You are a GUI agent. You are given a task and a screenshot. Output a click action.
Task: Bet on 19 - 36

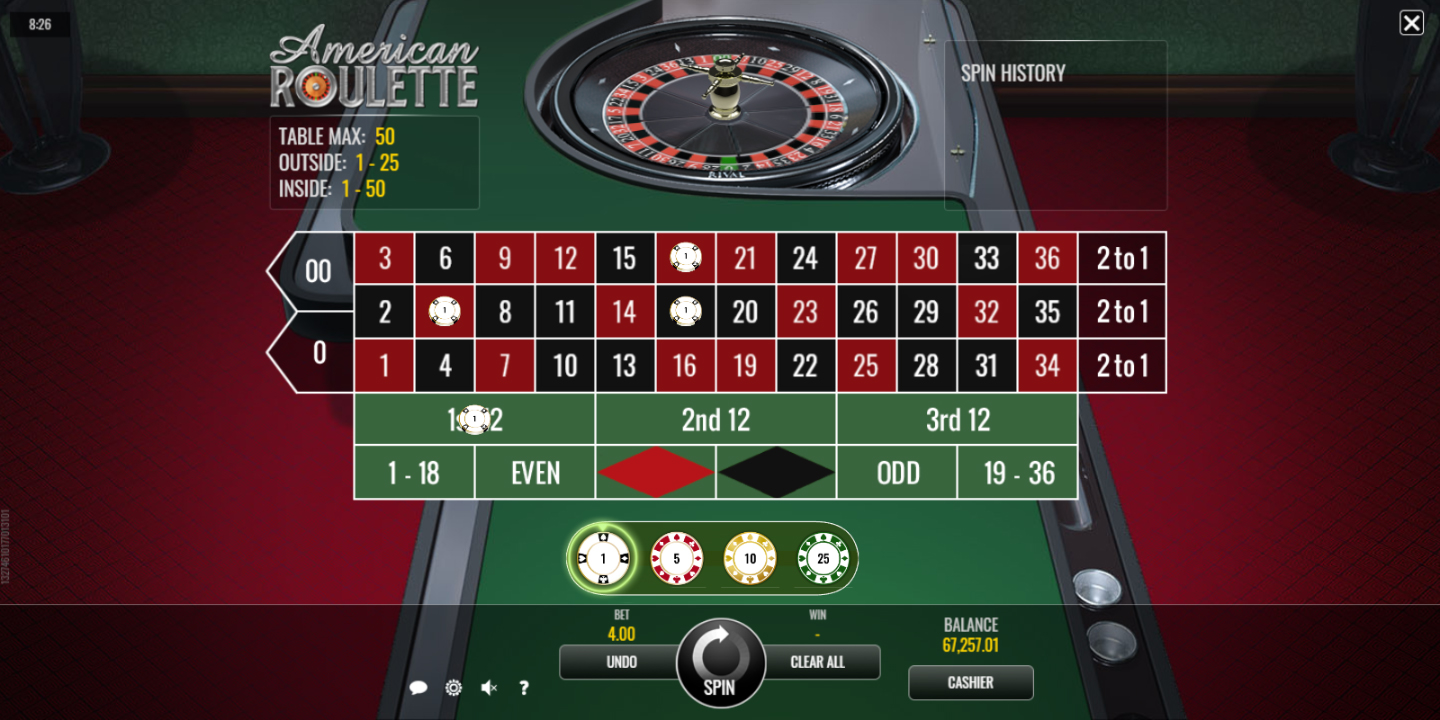tap(1018, 472)
